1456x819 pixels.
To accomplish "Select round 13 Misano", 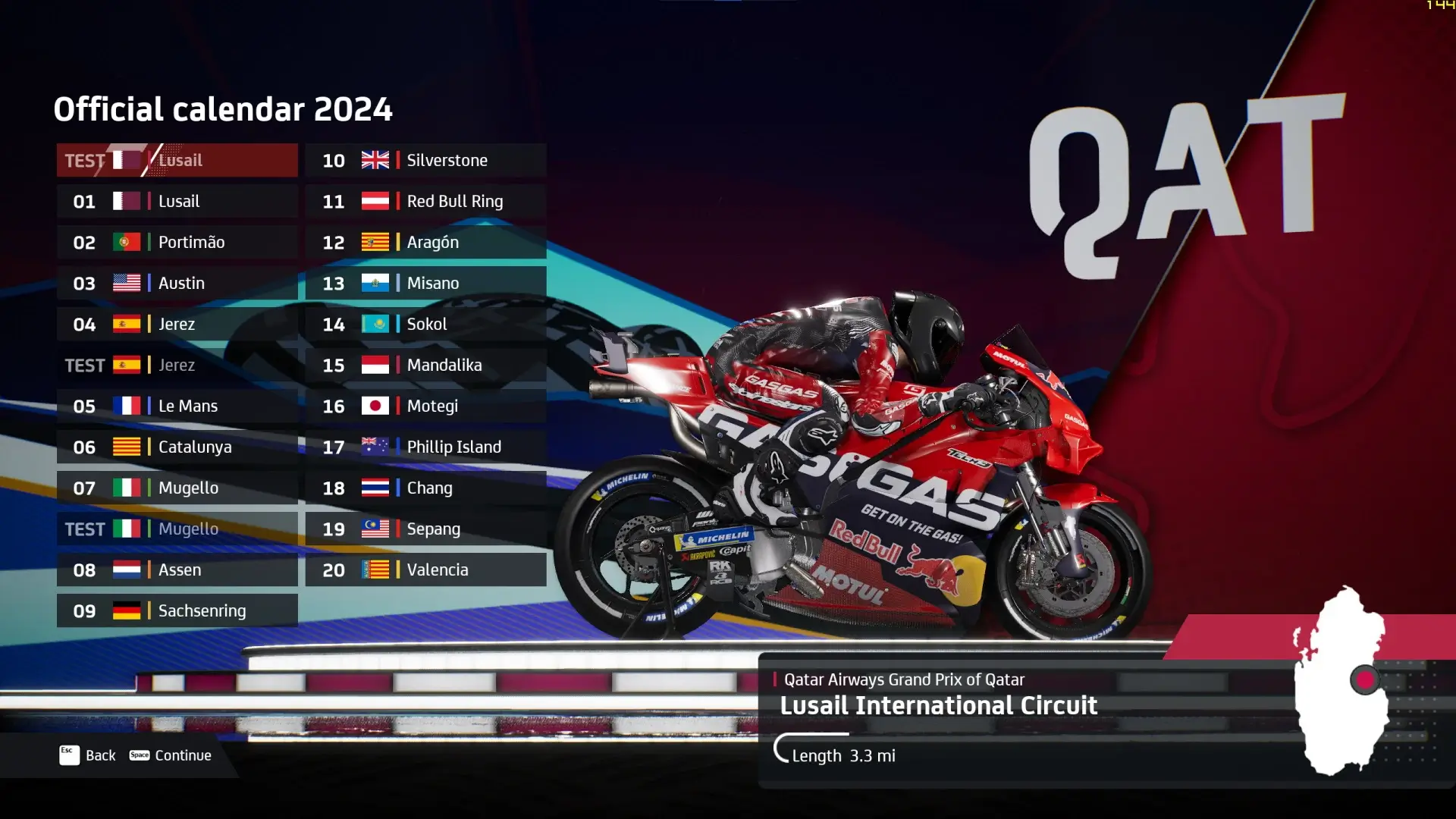I will click(x=425, y=283).
